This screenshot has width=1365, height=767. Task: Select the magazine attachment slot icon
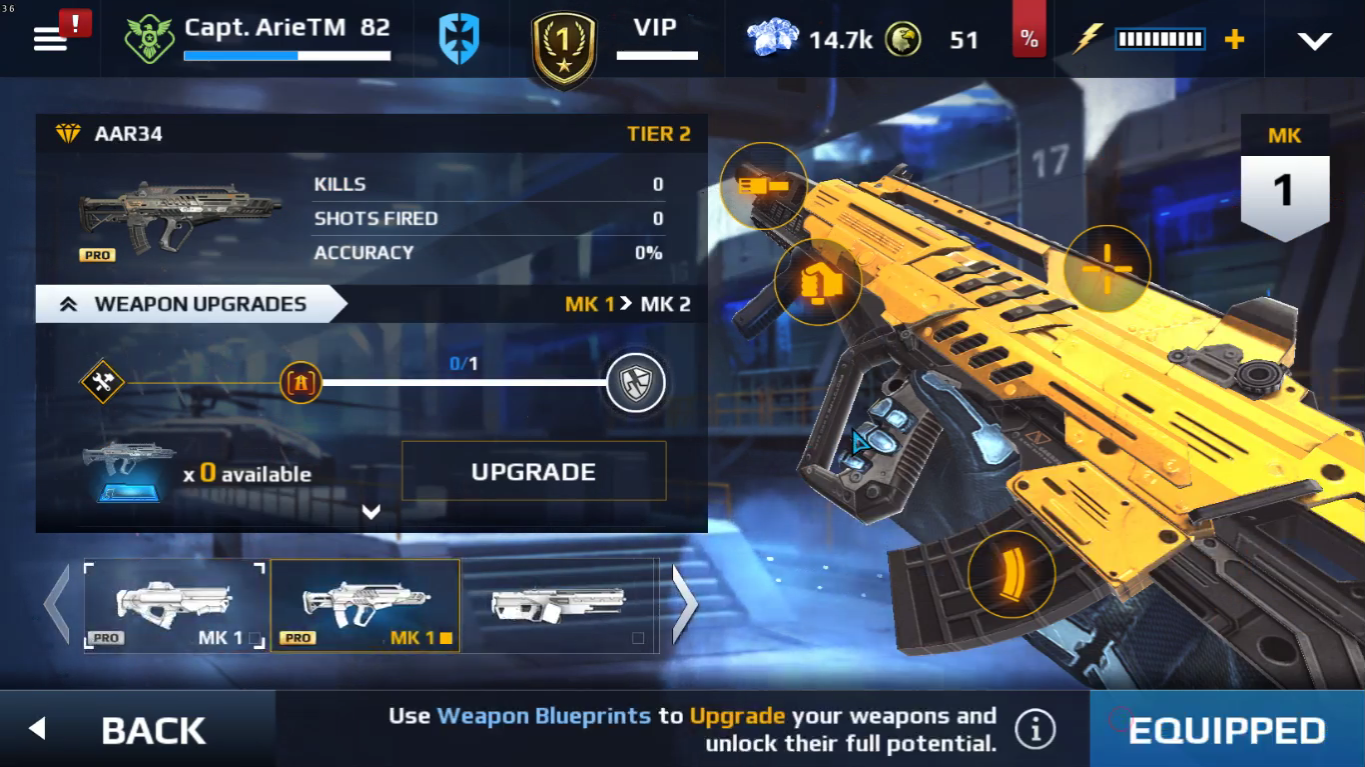(1012, 574)
